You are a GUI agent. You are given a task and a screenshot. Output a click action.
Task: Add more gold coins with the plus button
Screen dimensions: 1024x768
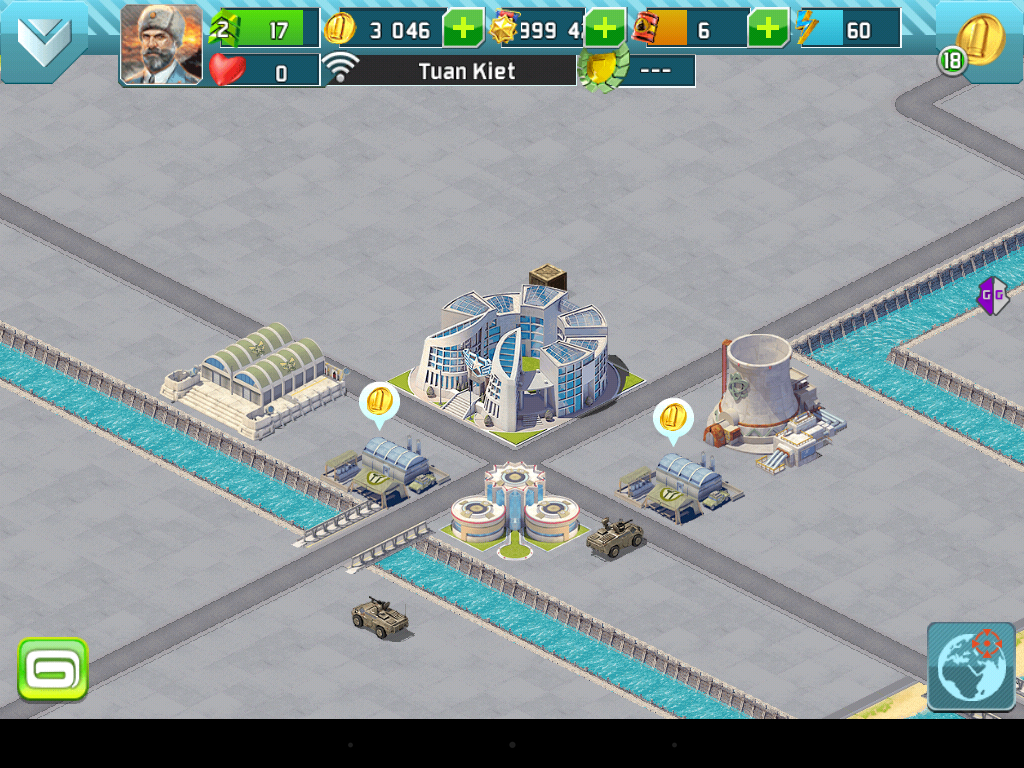463,28
